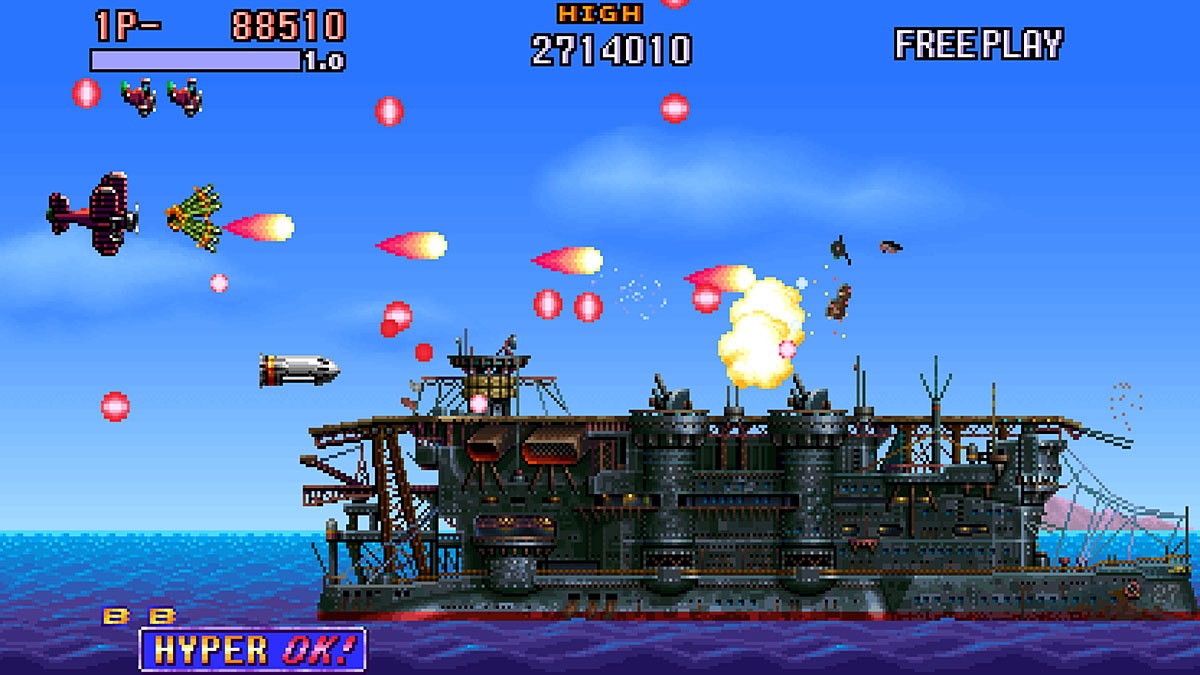The image size is (1200, 675).
Task: Activate the HYPER OK! indicator
Action: coord(252,649)
